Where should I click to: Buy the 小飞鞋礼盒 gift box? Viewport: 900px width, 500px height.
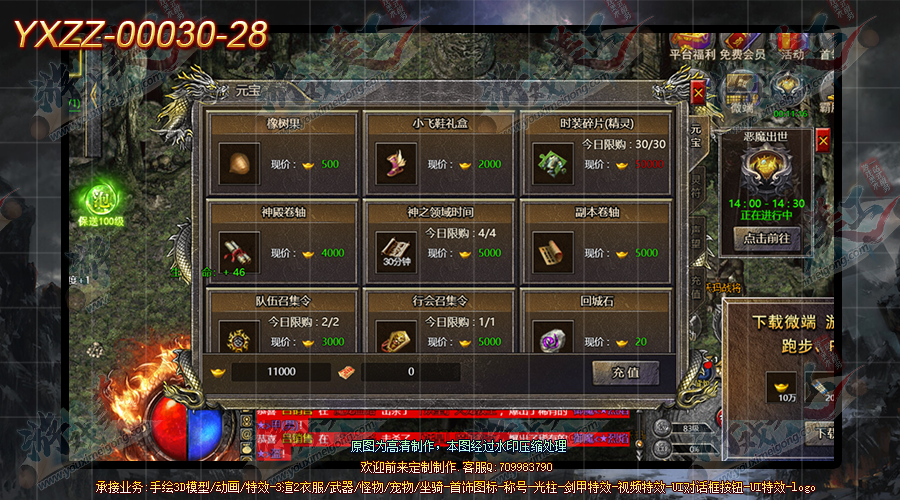(396, 164)
